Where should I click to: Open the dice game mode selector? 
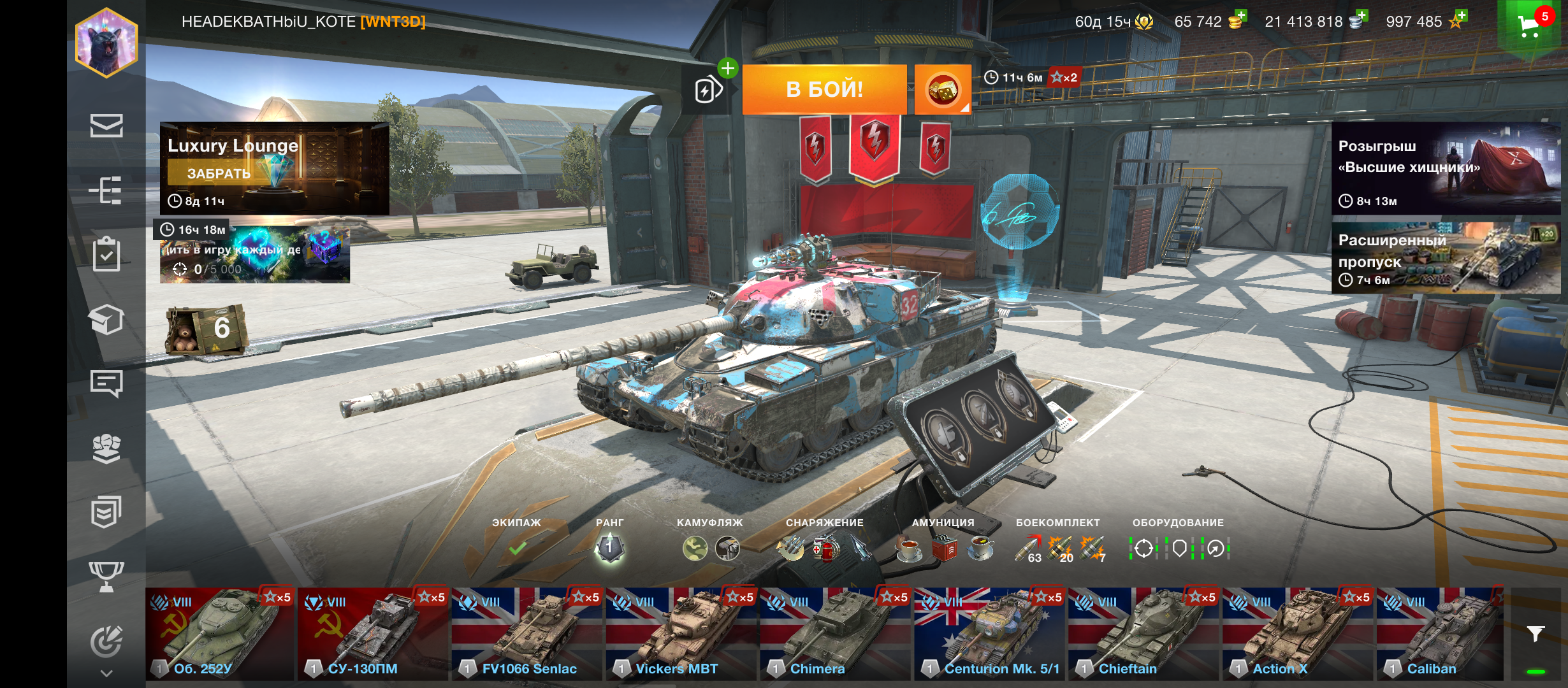[x=943, y=90]
